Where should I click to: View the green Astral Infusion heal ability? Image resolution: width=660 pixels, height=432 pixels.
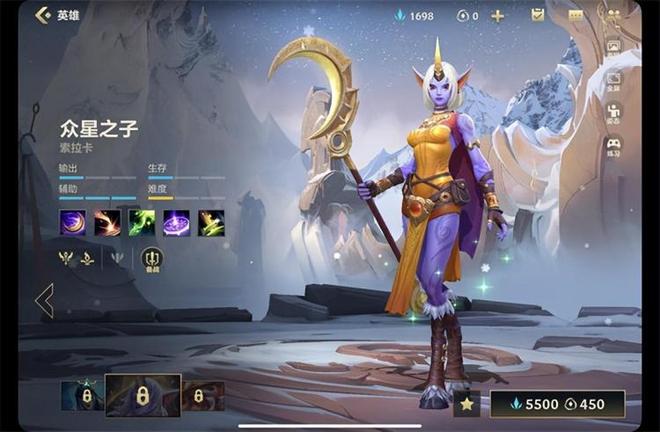tap(142, 223)
